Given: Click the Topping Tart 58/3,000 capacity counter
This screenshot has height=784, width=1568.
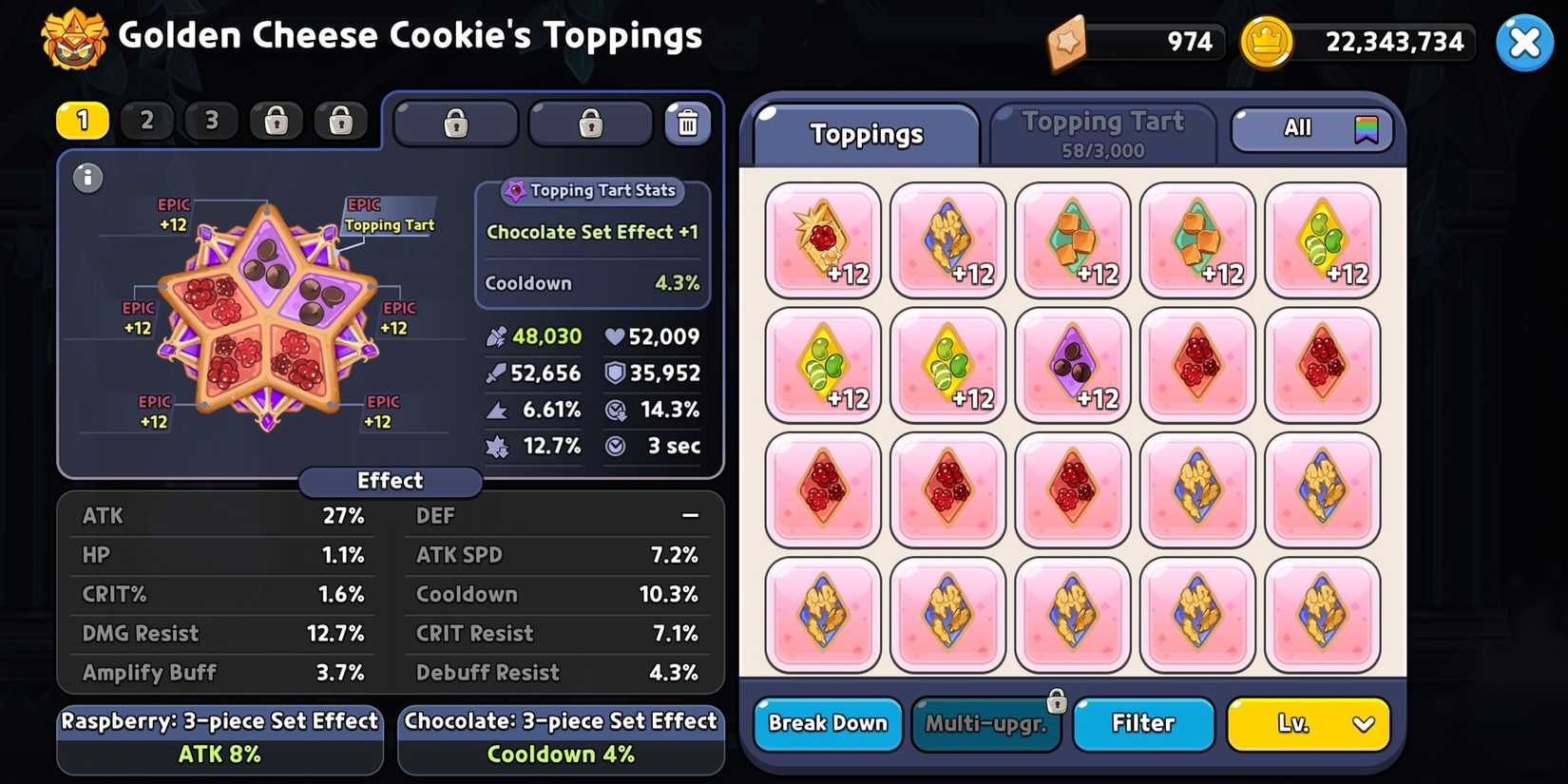Looking at the screenshot, I should tap(1102, 150).
